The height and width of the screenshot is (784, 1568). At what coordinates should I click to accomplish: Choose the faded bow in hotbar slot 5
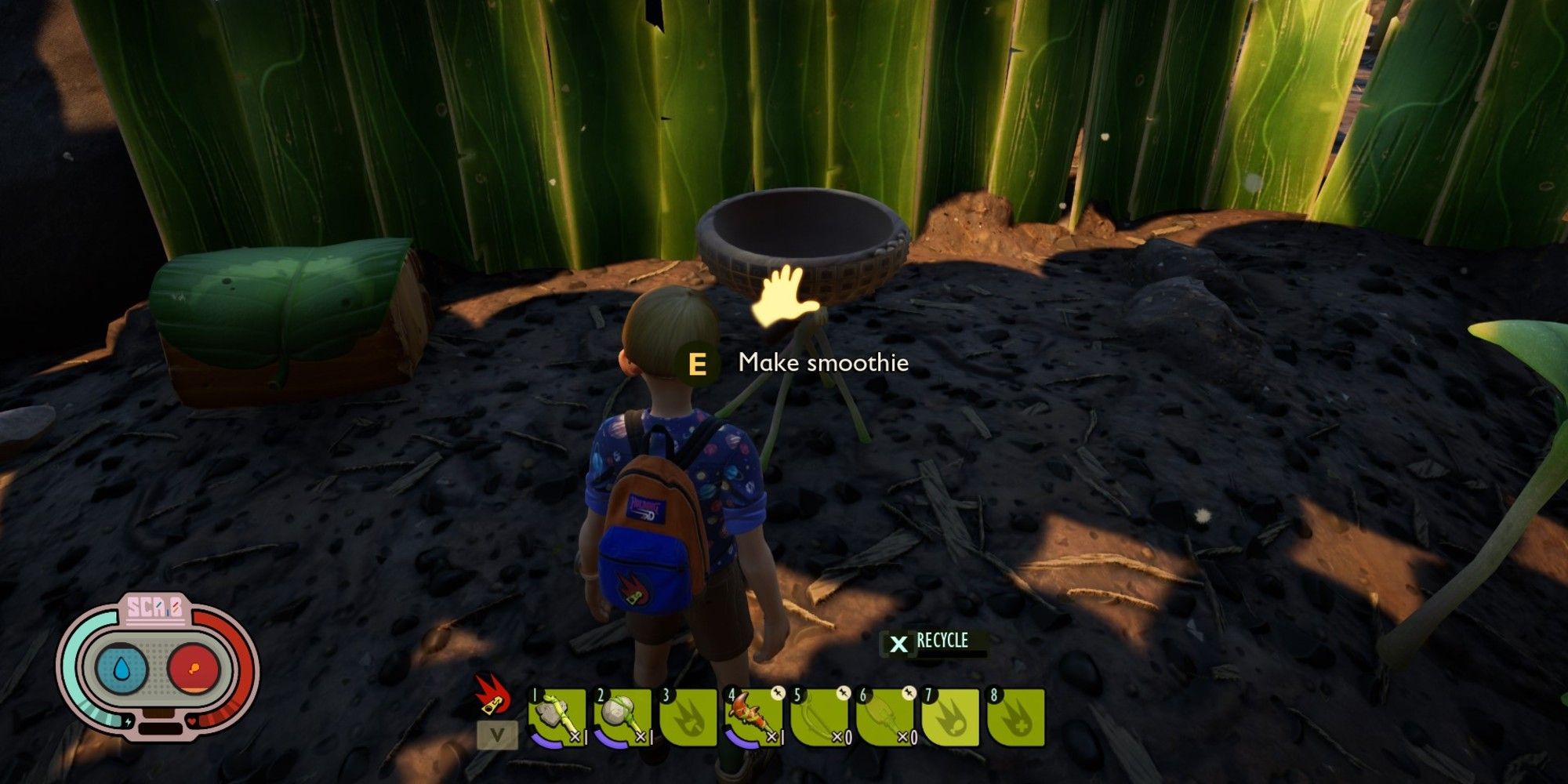tap(820, 717)
